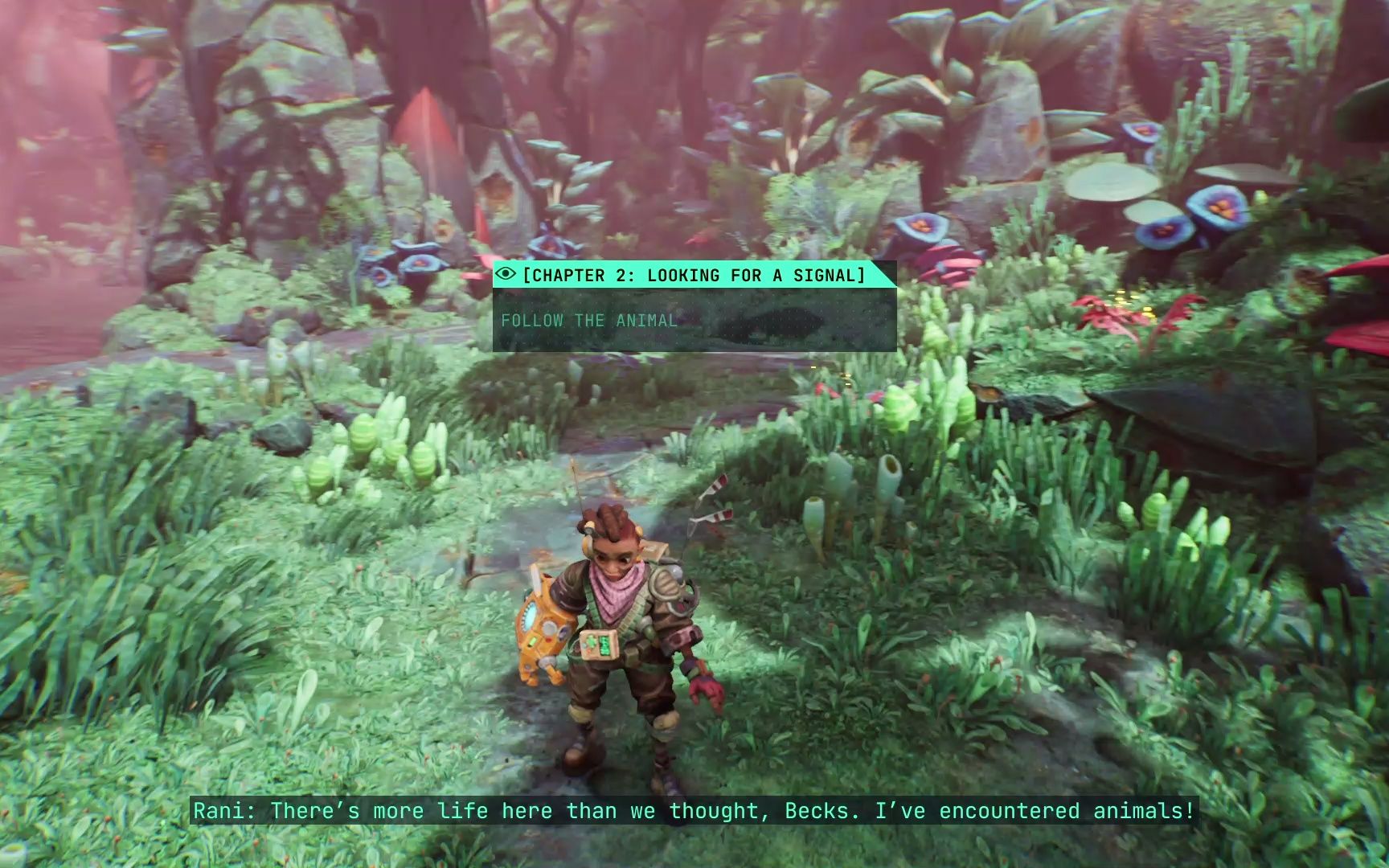Select the Follow the Animal objective
The width and height of the screenshot is (1389, 868).
589,321
